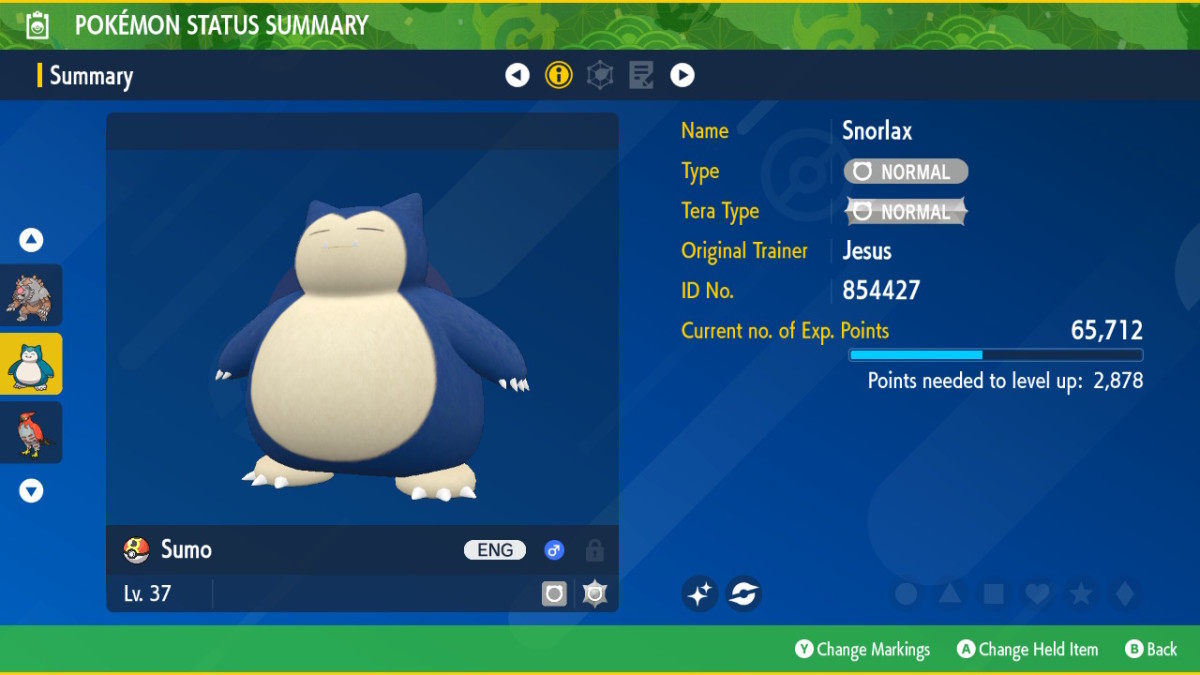This screenshot has width=1200, height=675.
Task: Click the swap arrows icon button
Action: click(743, 594)
